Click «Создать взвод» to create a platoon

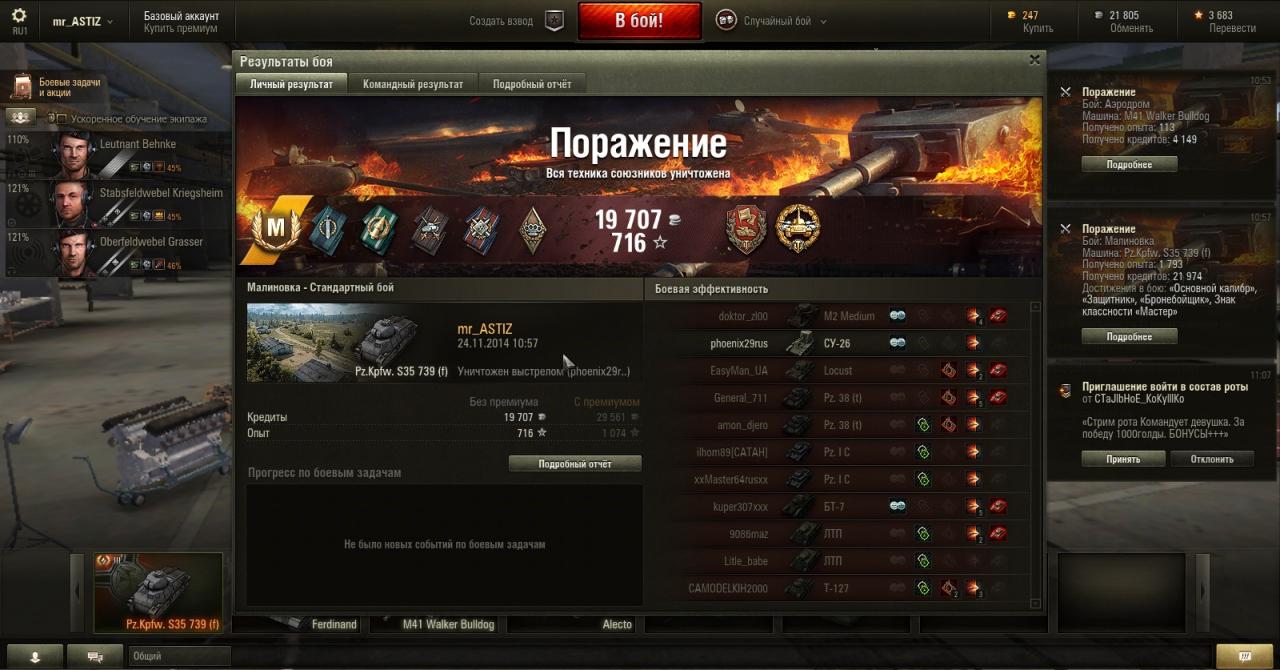[517, 21]
